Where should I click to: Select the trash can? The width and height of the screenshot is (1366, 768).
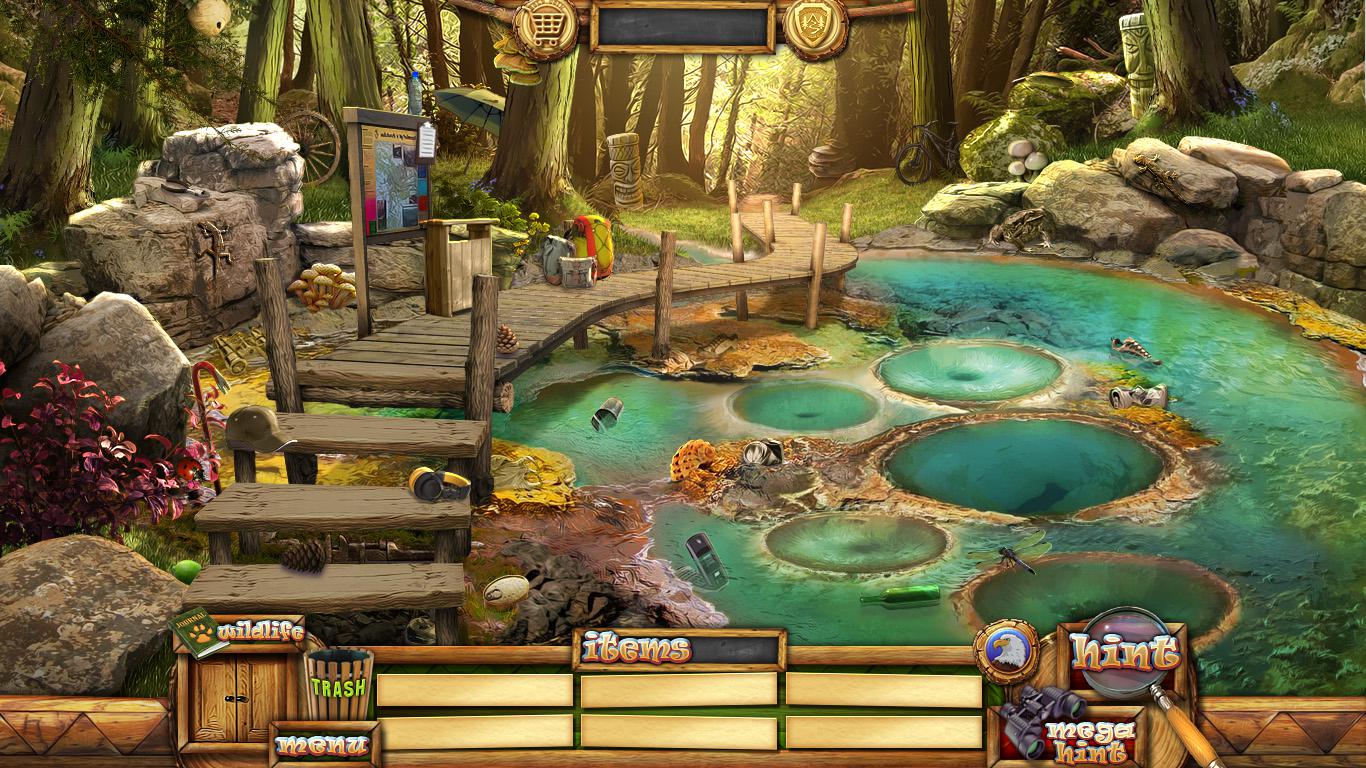[339, 685]
